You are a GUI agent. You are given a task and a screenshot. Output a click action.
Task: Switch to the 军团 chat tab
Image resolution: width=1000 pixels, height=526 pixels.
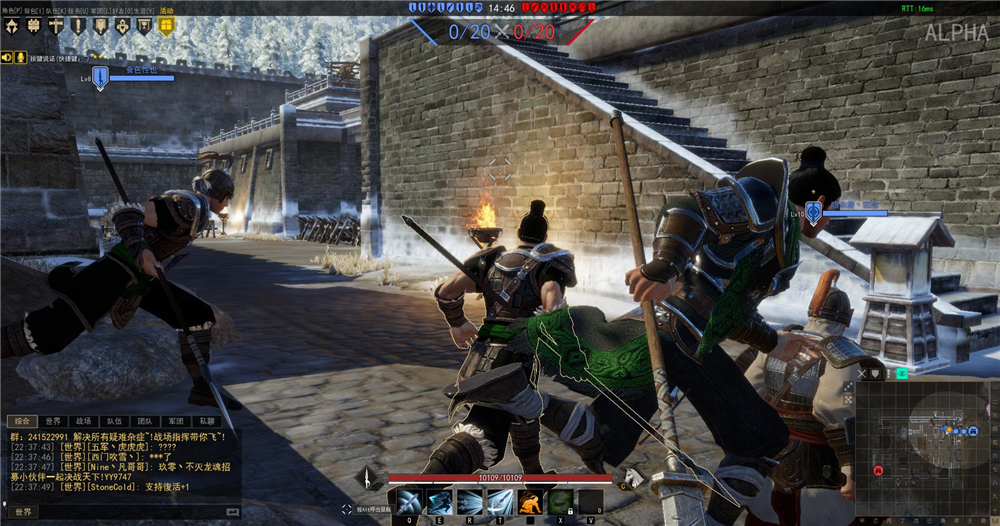pyautogui.click(x=175, y=421)
